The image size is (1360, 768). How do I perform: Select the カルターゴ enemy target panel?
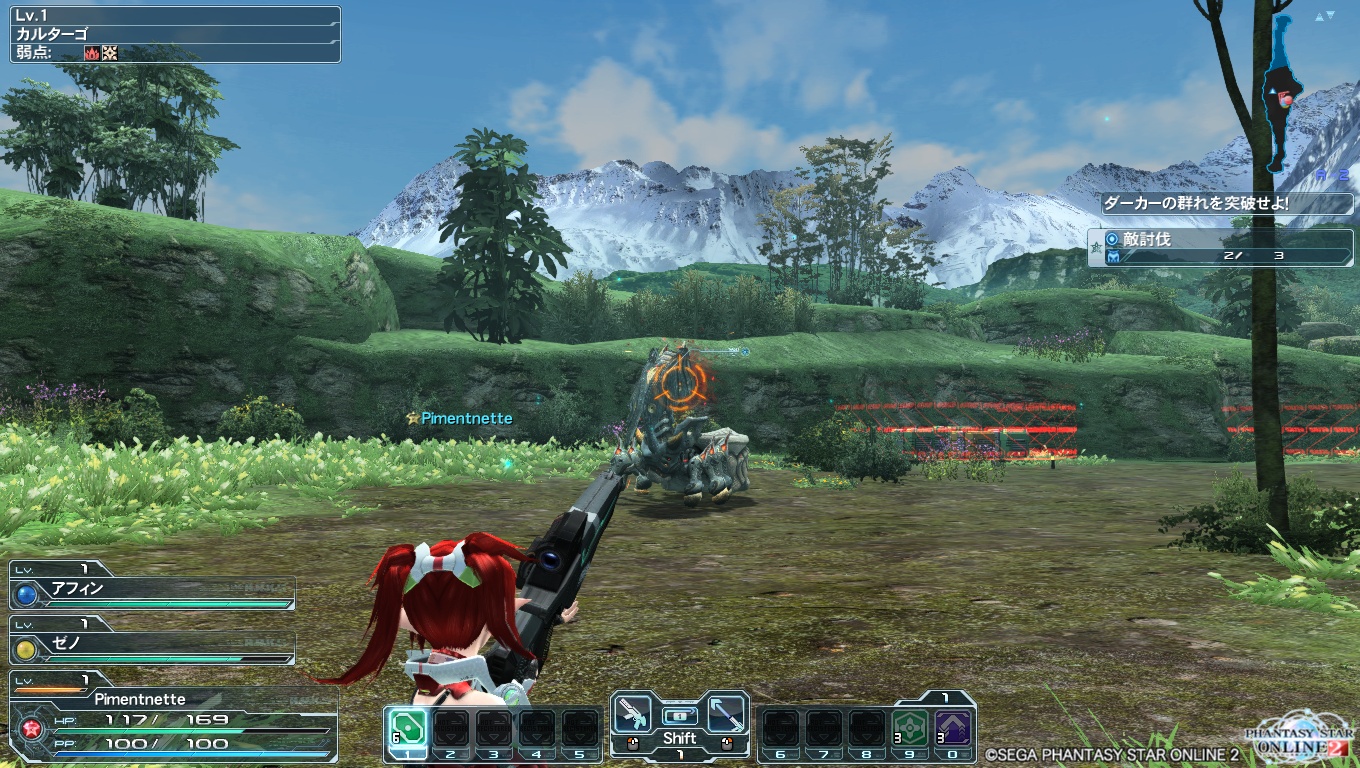click(x=175, y=34)
